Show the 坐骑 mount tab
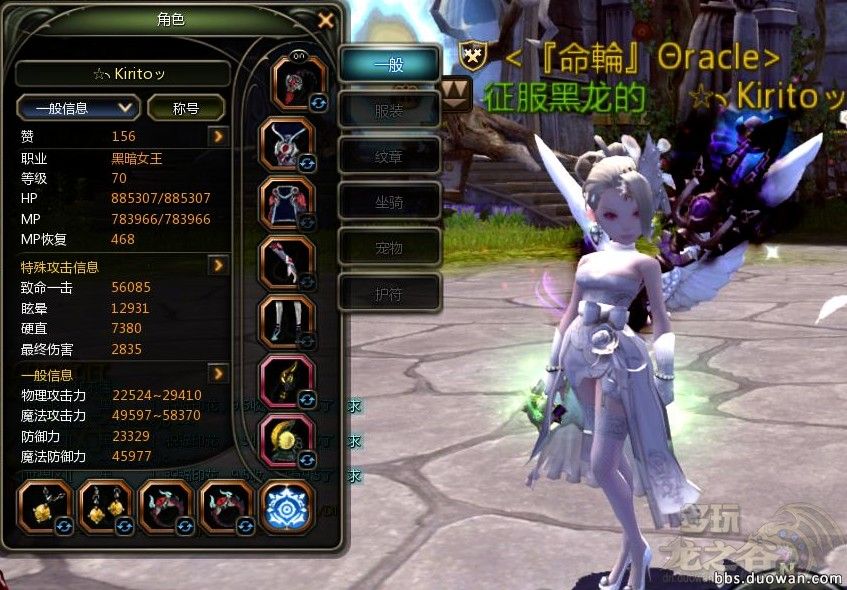 click(389, 201)
